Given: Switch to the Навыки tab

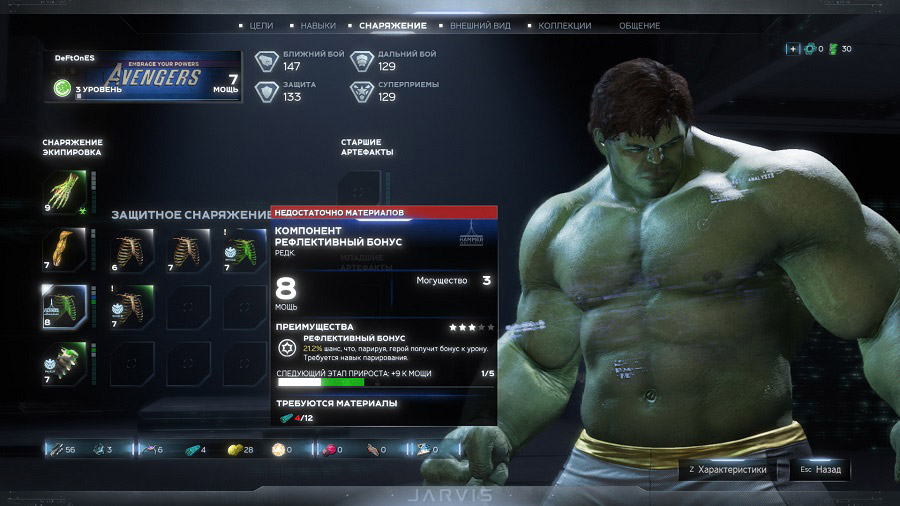Looking at the screenshot, I should 317,25.
